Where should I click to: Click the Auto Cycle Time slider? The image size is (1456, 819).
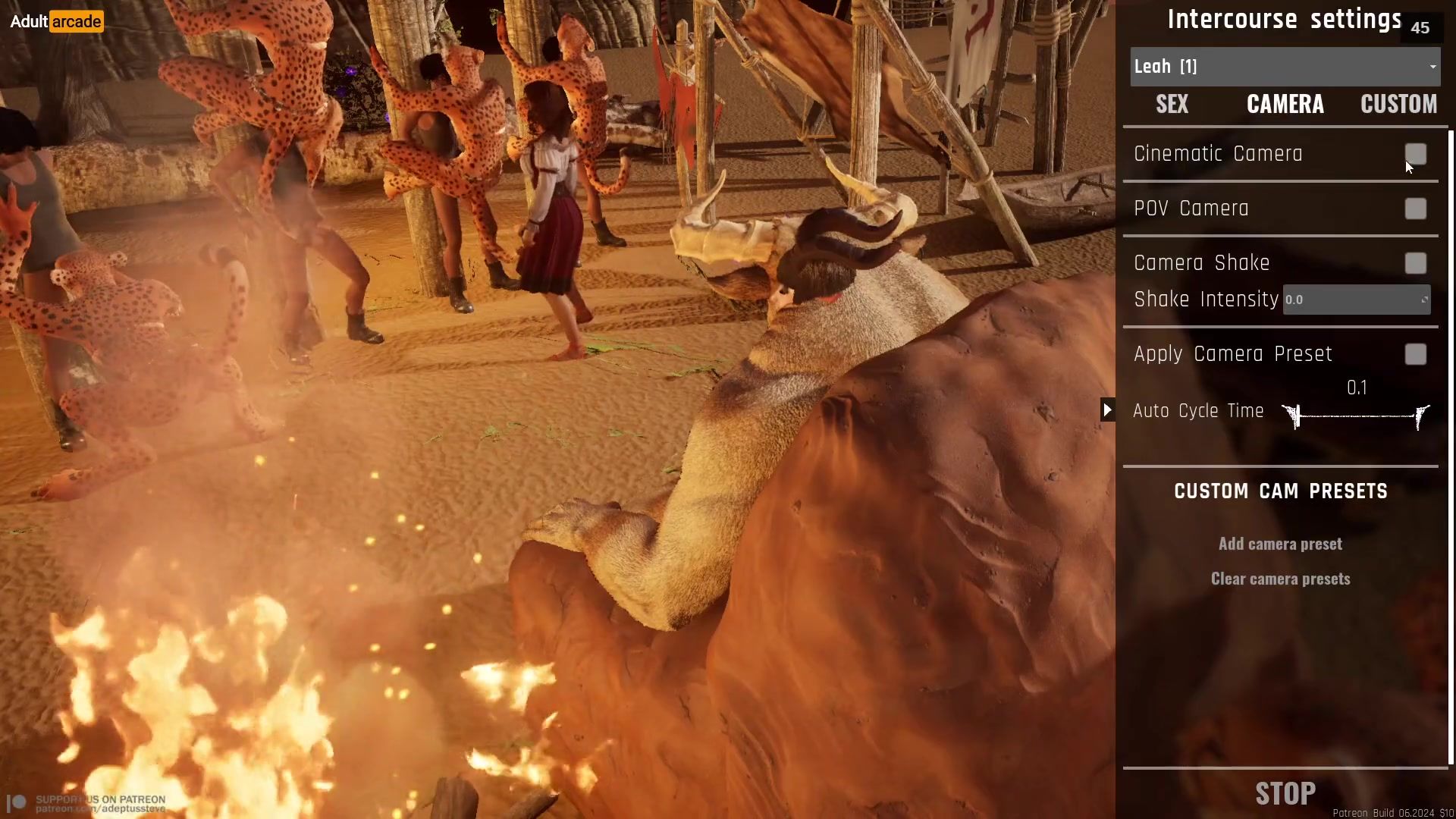pos(1357,416)
